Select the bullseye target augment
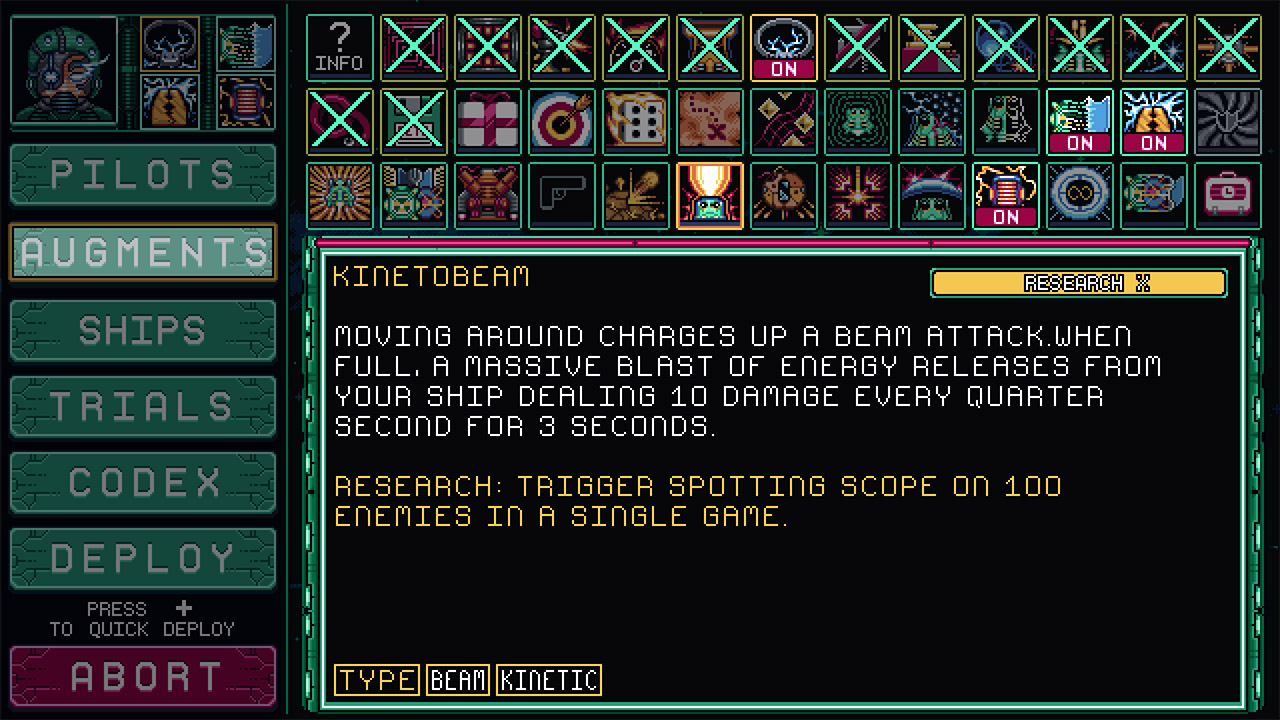The image size is (1280, 720). point(561,121)
